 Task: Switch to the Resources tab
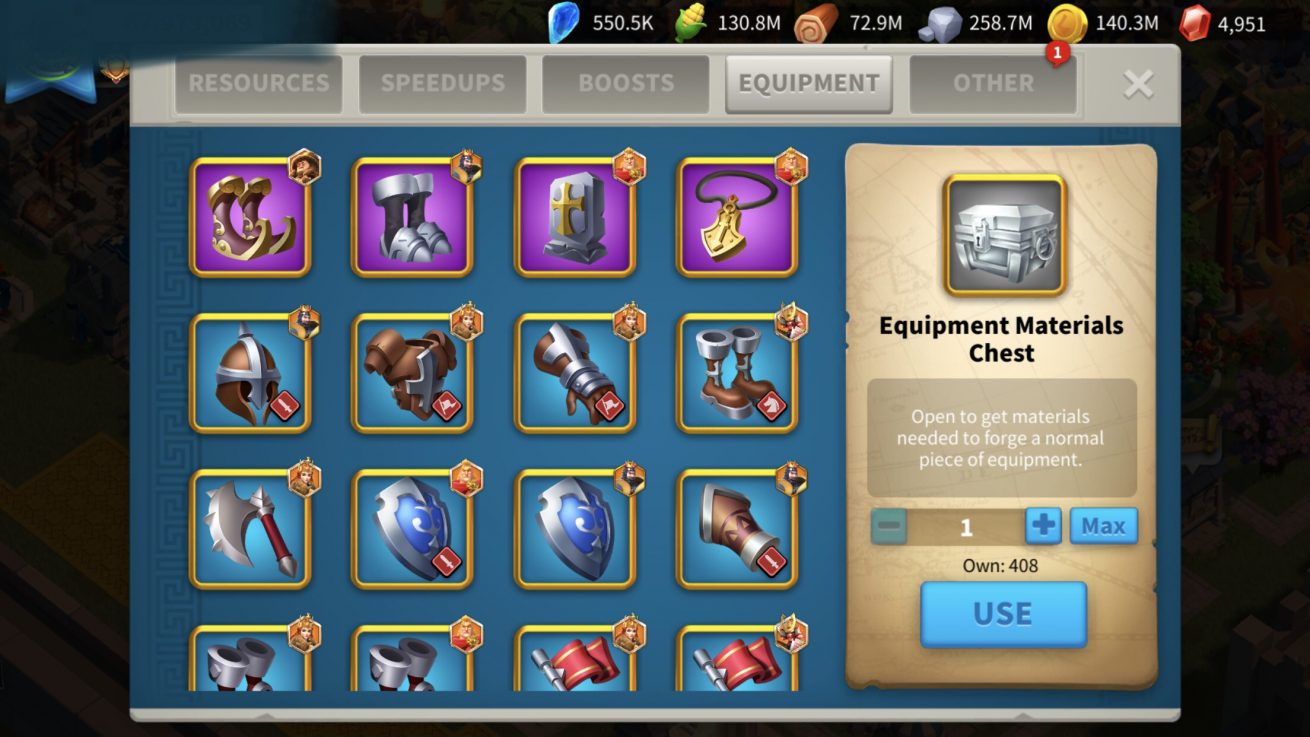(x=259, y=83)
